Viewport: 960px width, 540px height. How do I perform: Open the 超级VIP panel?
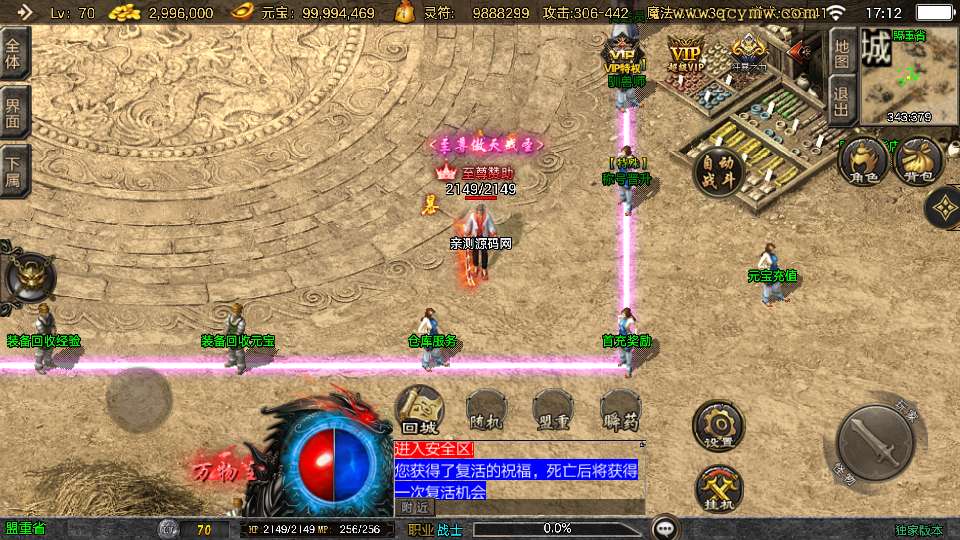point(686,55)
